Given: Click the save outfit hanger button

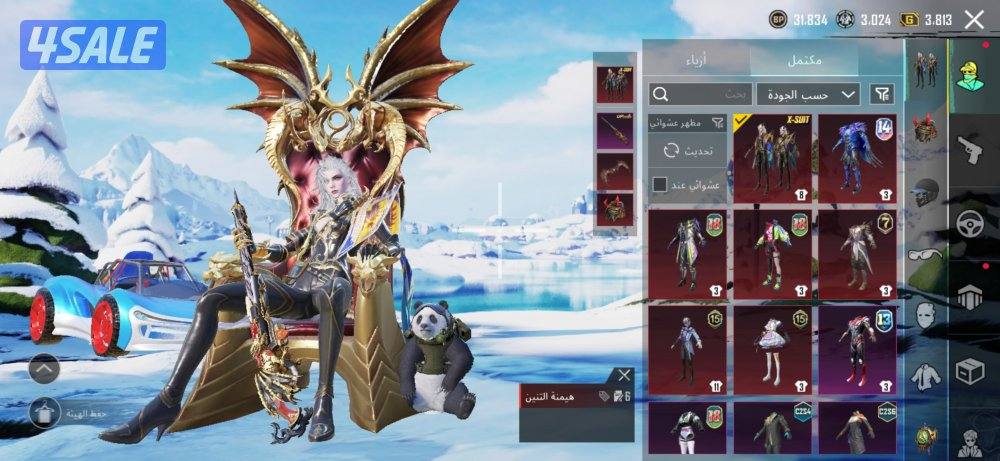Looking at the screenshot, I should point(46,412).
